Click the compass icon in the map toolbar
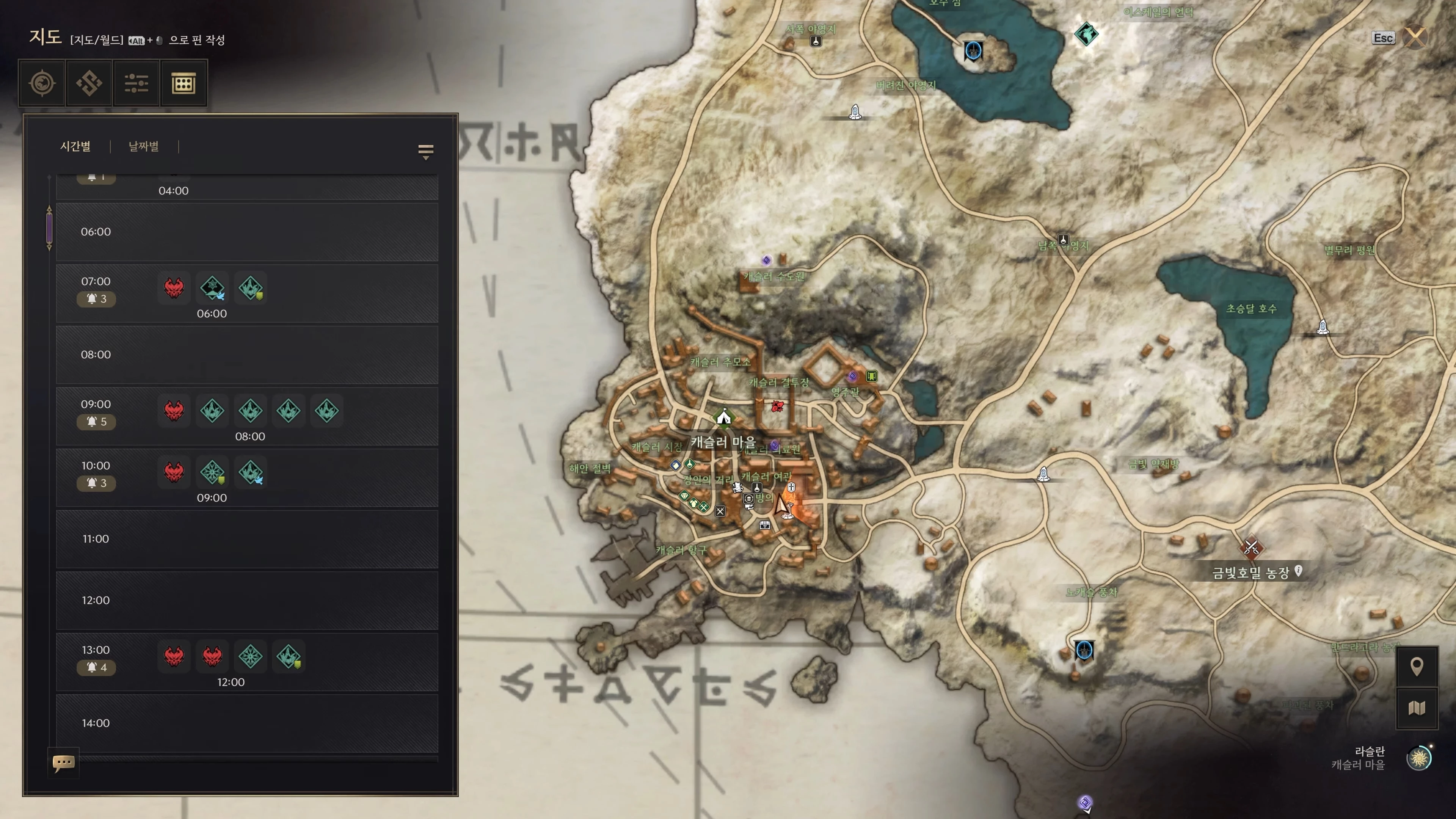Screen dimensions: 1456x819 coord(42,84)
